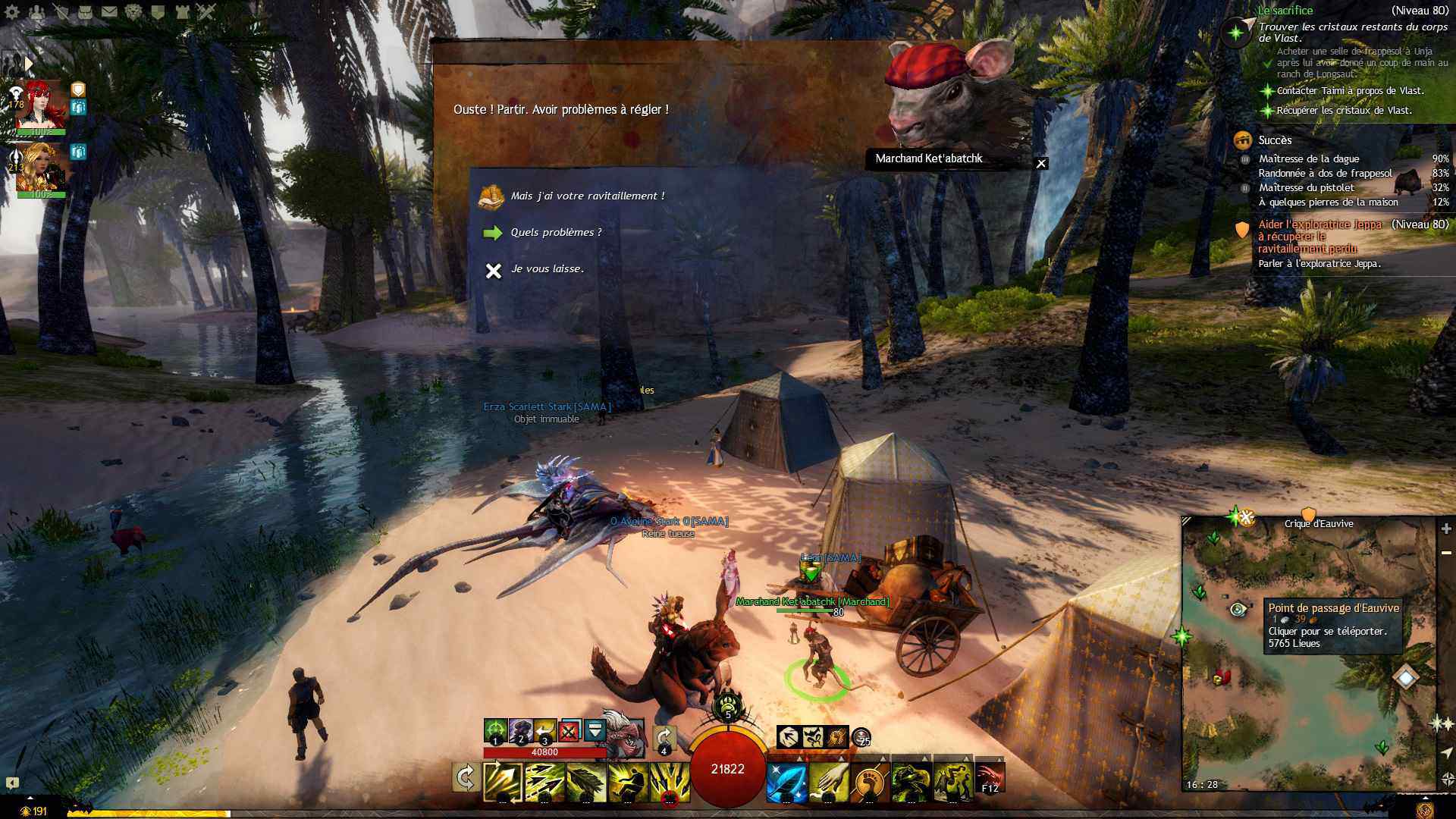Close the Marchand Ket'abatchk dialogue window
The height and width of the screenshot is (819, 1456).
(x=1041, y=163)
